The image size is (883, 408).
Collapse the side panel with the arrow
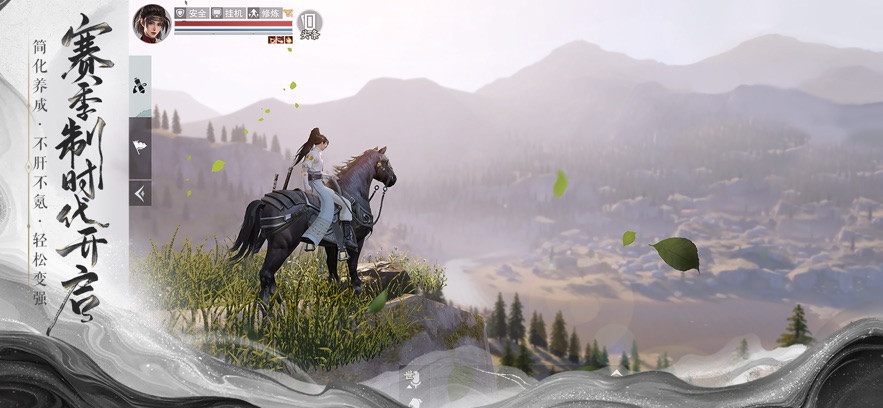[x=140, y=192]
